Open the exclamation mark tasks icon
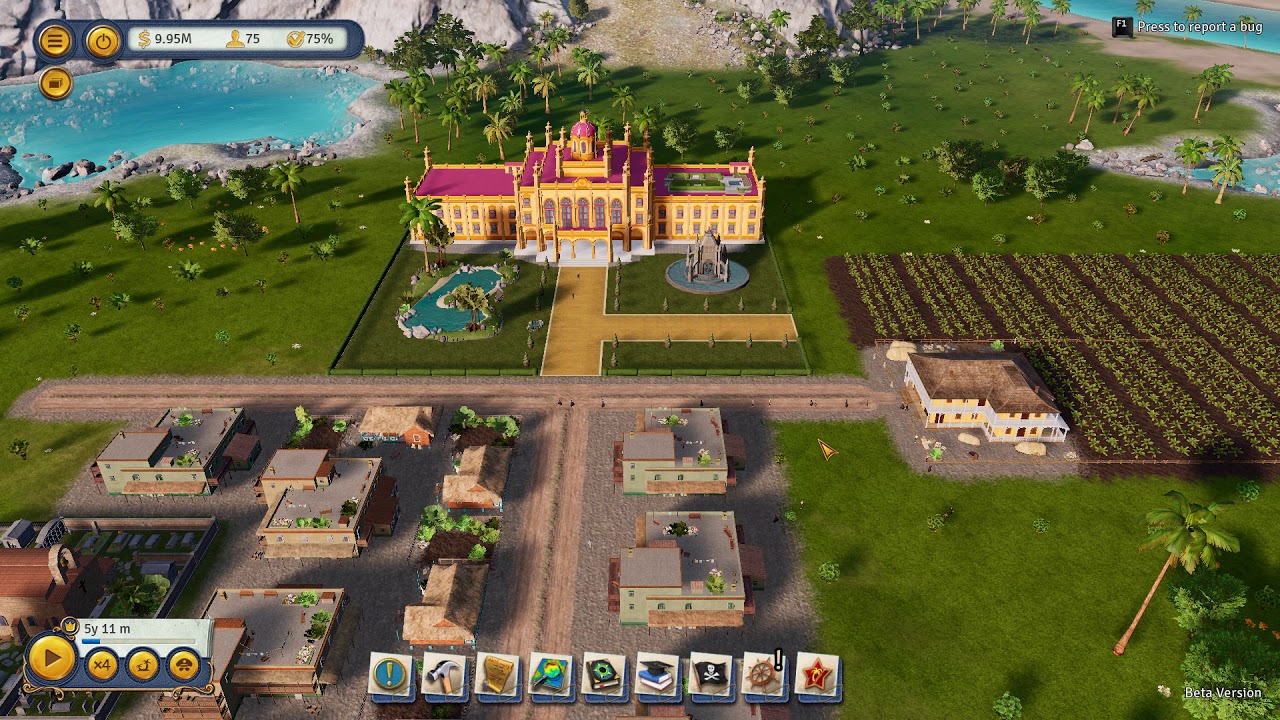This screenshot has height=720, width=1280. click(390, 676)
